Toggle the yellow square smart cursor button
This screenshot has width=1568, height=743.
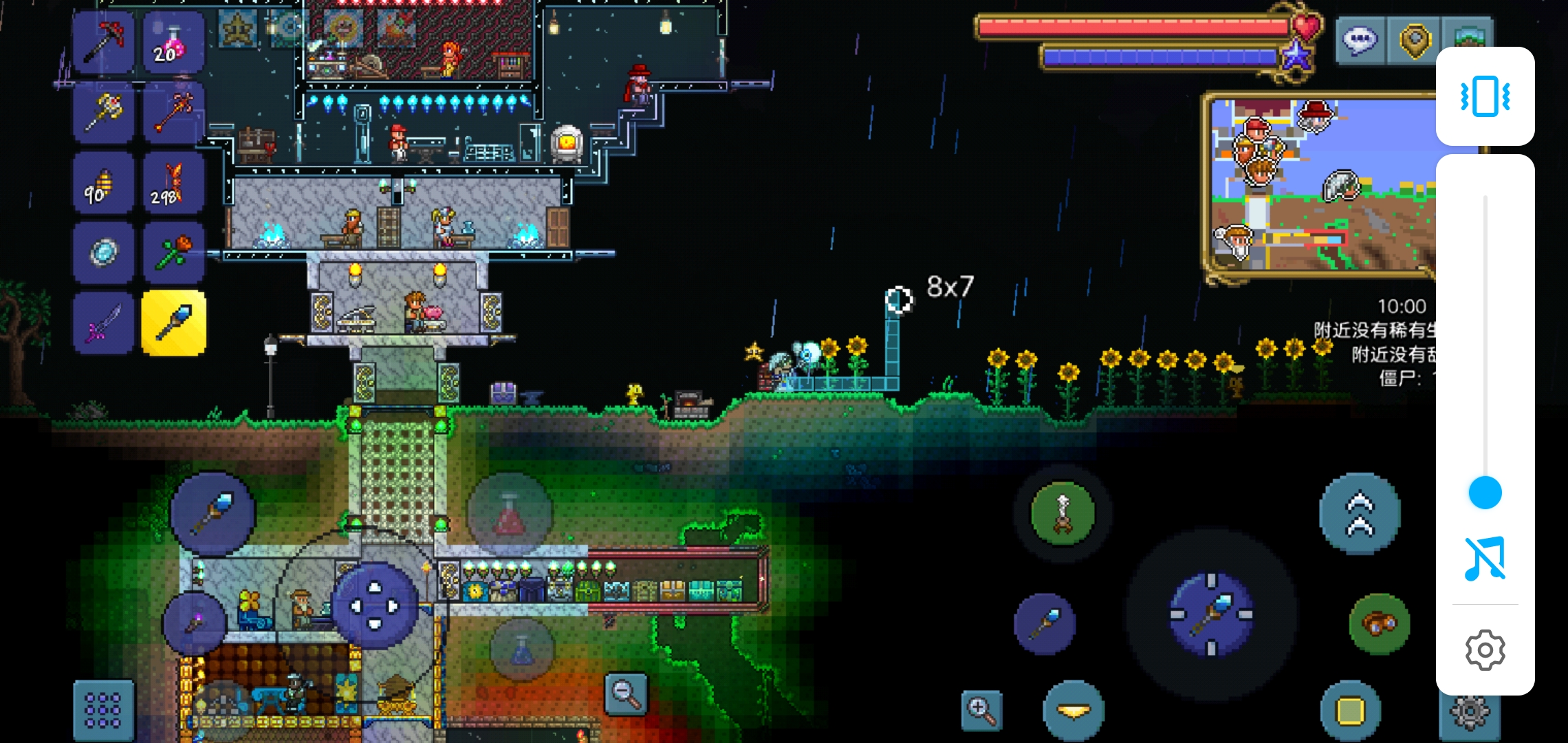(1350, 711)
